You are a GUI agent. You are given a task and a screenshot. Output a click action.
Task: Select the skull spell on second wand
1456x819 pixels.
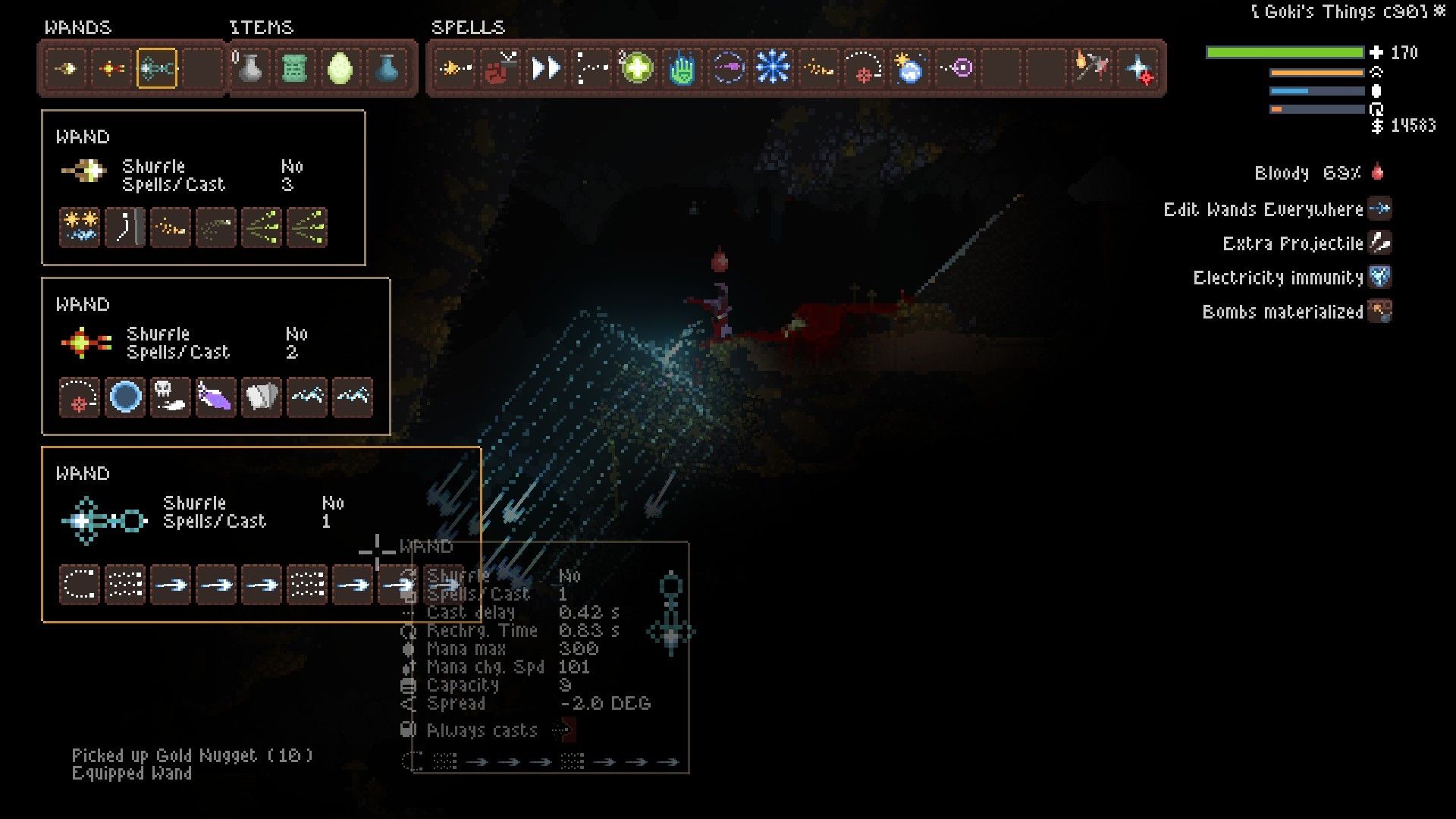click(171, 397)
